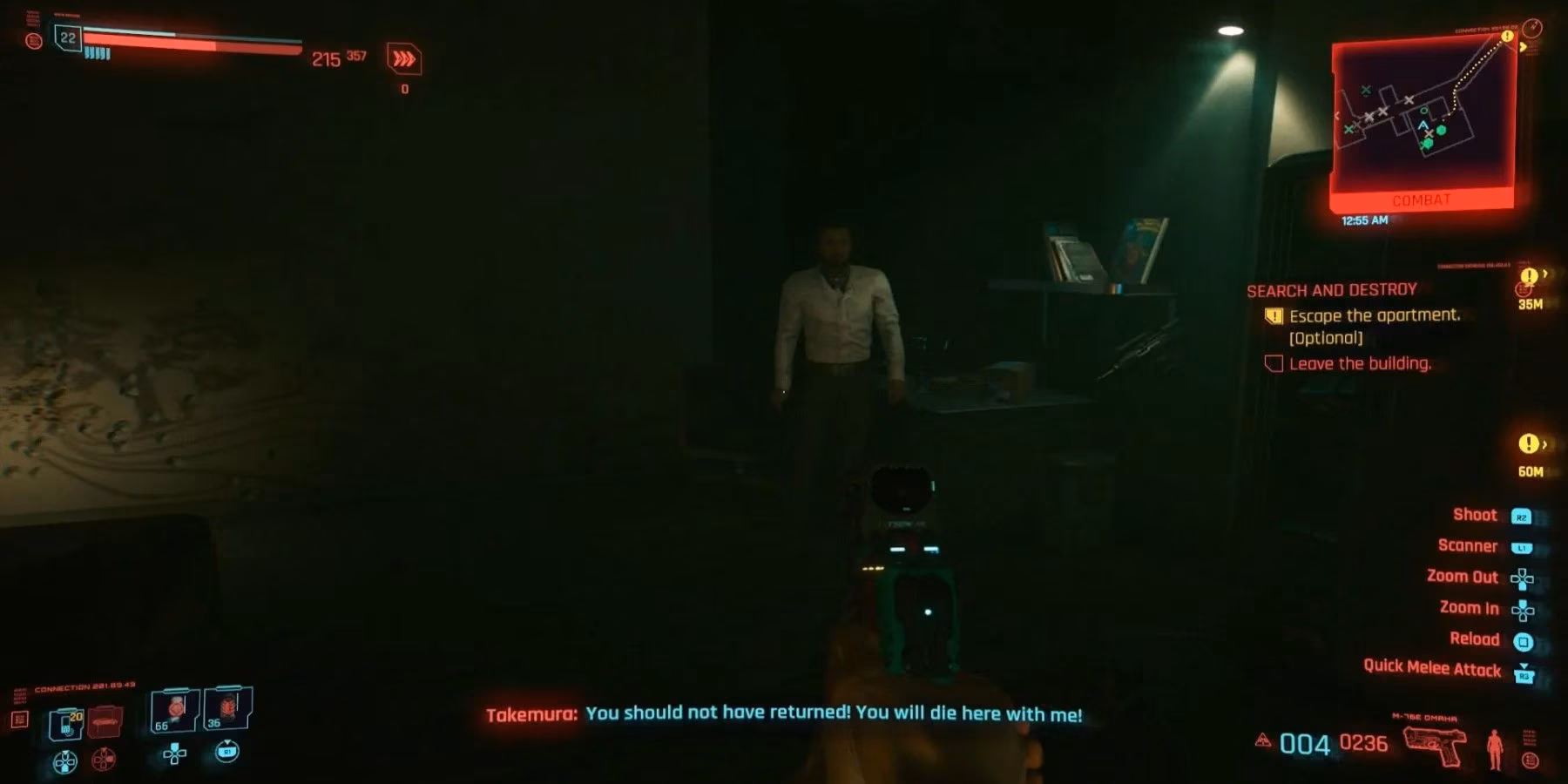Click the COMBAT status label
Image resolution: width=1568 pixels, height=784 pixels.
pos(1421,201)
